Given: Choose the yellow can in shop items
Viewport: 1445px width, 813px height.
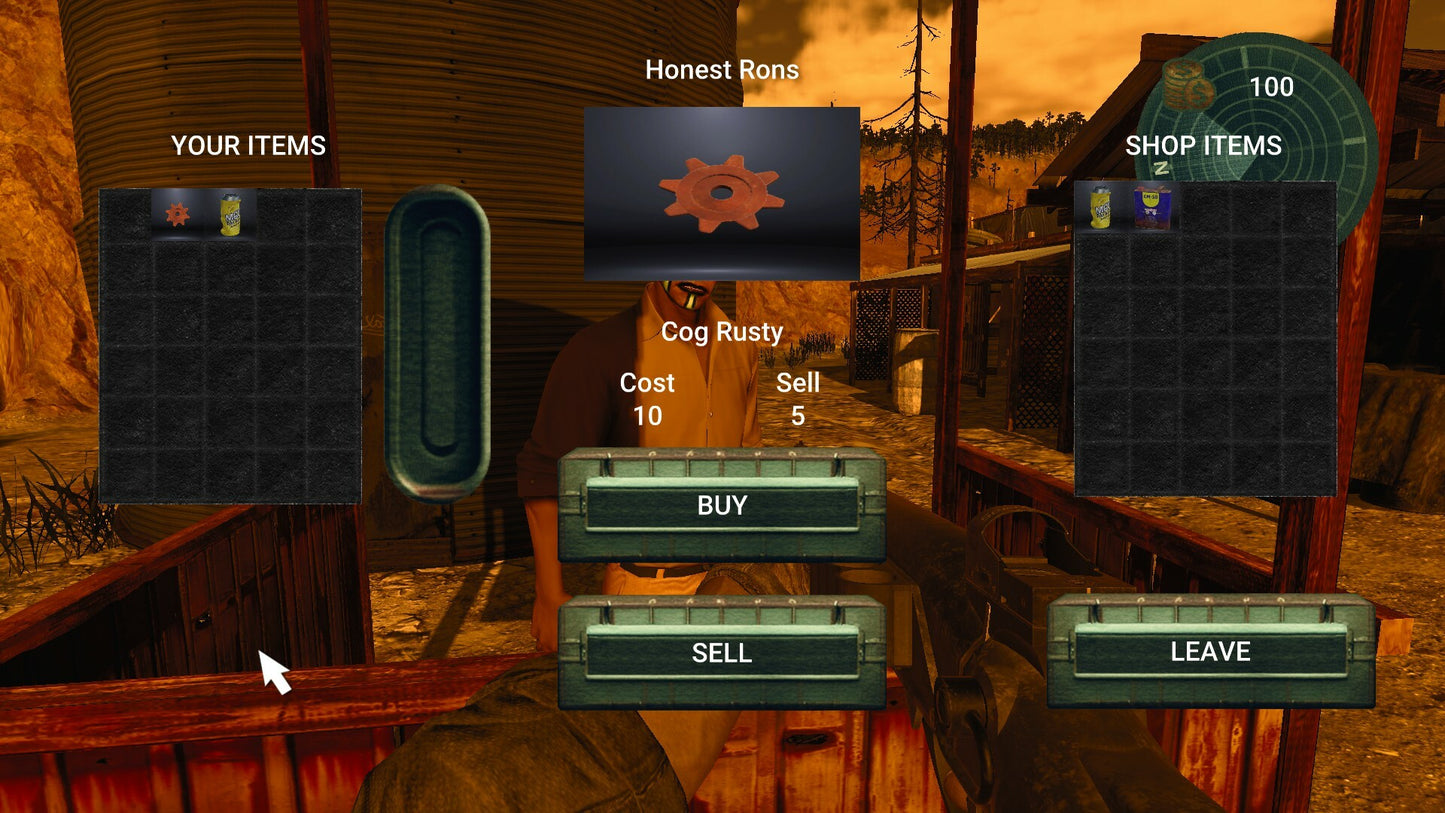Looking at the screenshot, I should (x=1100, y=208).
